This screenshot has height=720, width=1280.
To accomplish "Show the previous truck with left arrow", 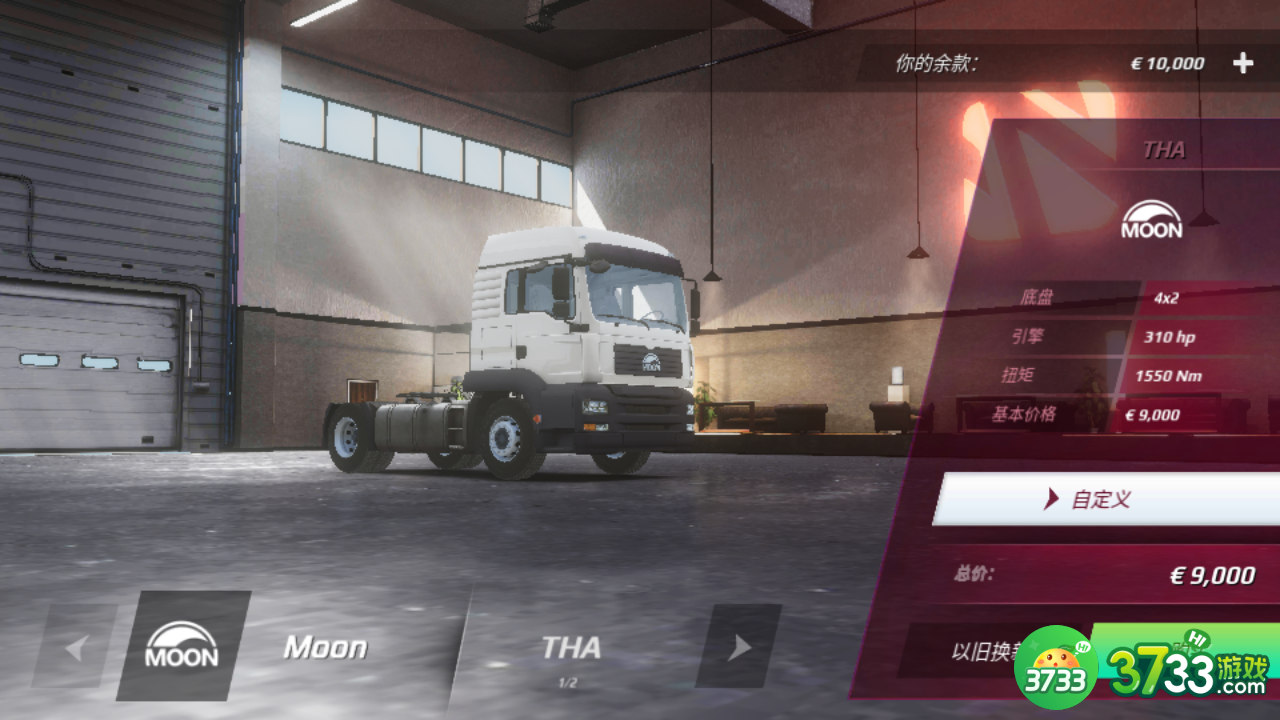I will click(x=75, y=648).
